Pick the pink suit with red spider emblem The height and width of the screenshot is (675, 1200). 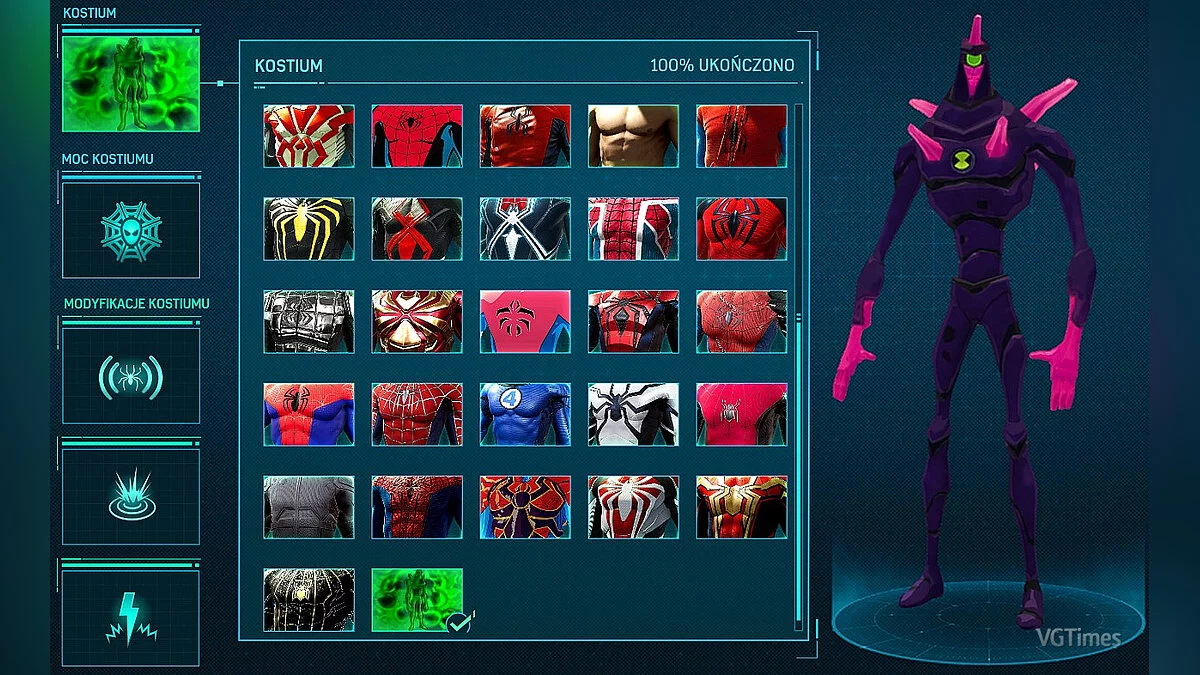click(x=525, y=321)
